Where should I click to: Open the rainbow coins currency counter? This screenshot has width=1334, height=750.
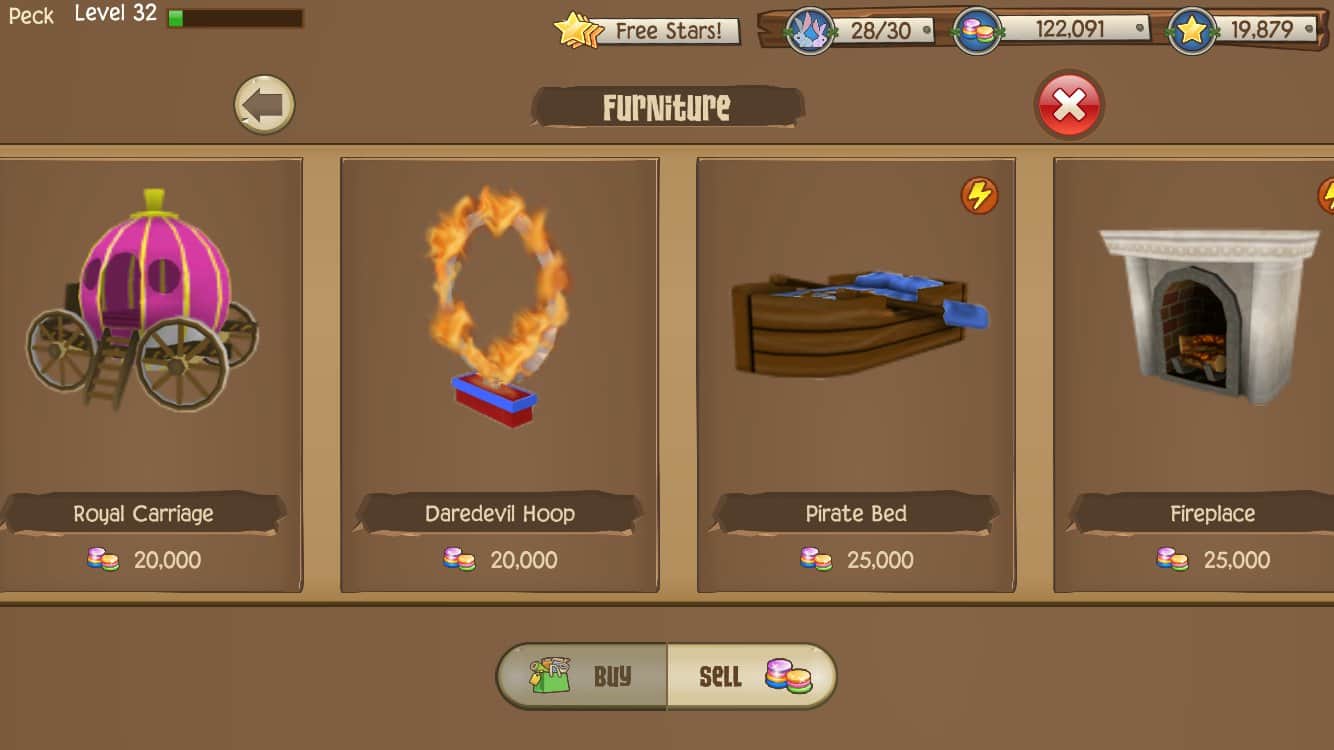click(x=1050, y=30)
